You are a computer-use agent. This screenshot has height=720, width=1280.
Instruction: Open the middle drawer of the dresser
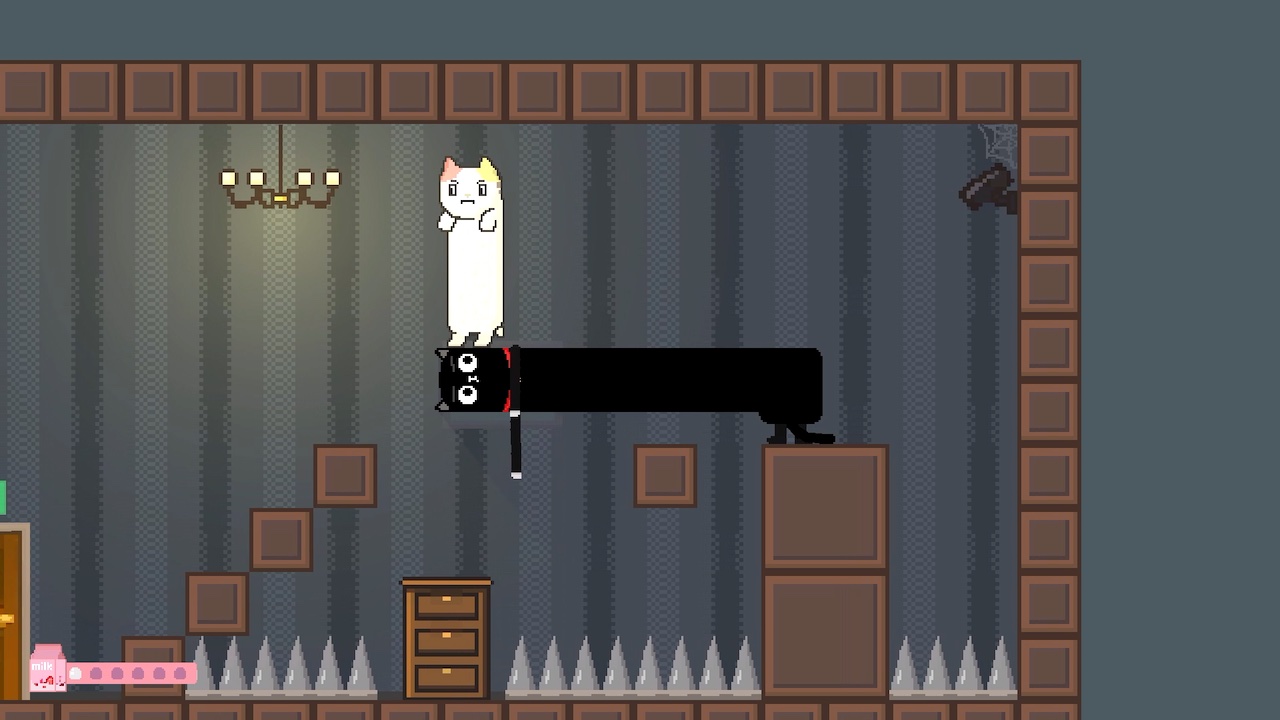click(x=445, y=637)
